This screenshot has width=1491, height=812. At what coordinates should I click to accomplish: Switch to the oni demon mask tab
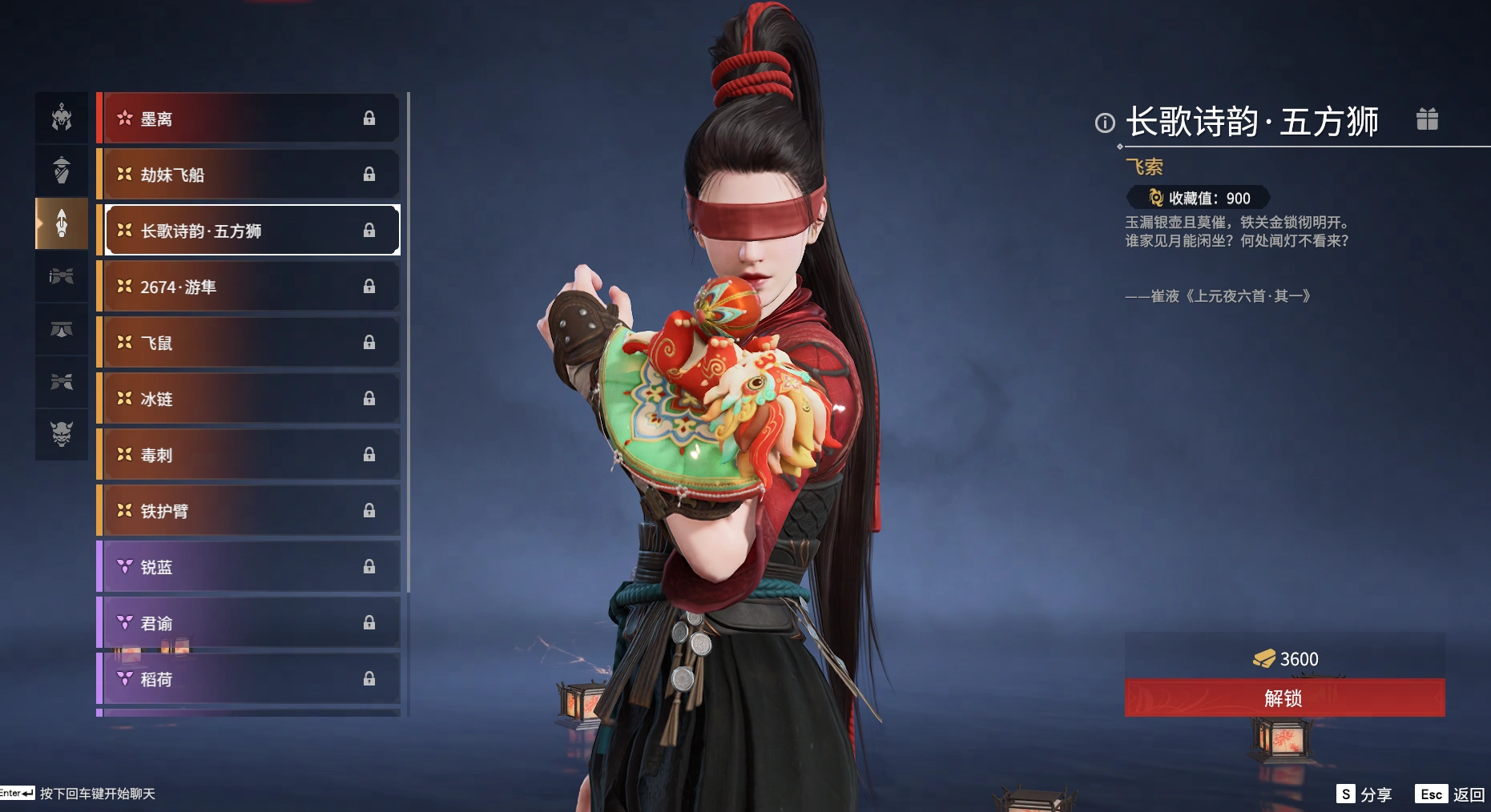point(62,433)
